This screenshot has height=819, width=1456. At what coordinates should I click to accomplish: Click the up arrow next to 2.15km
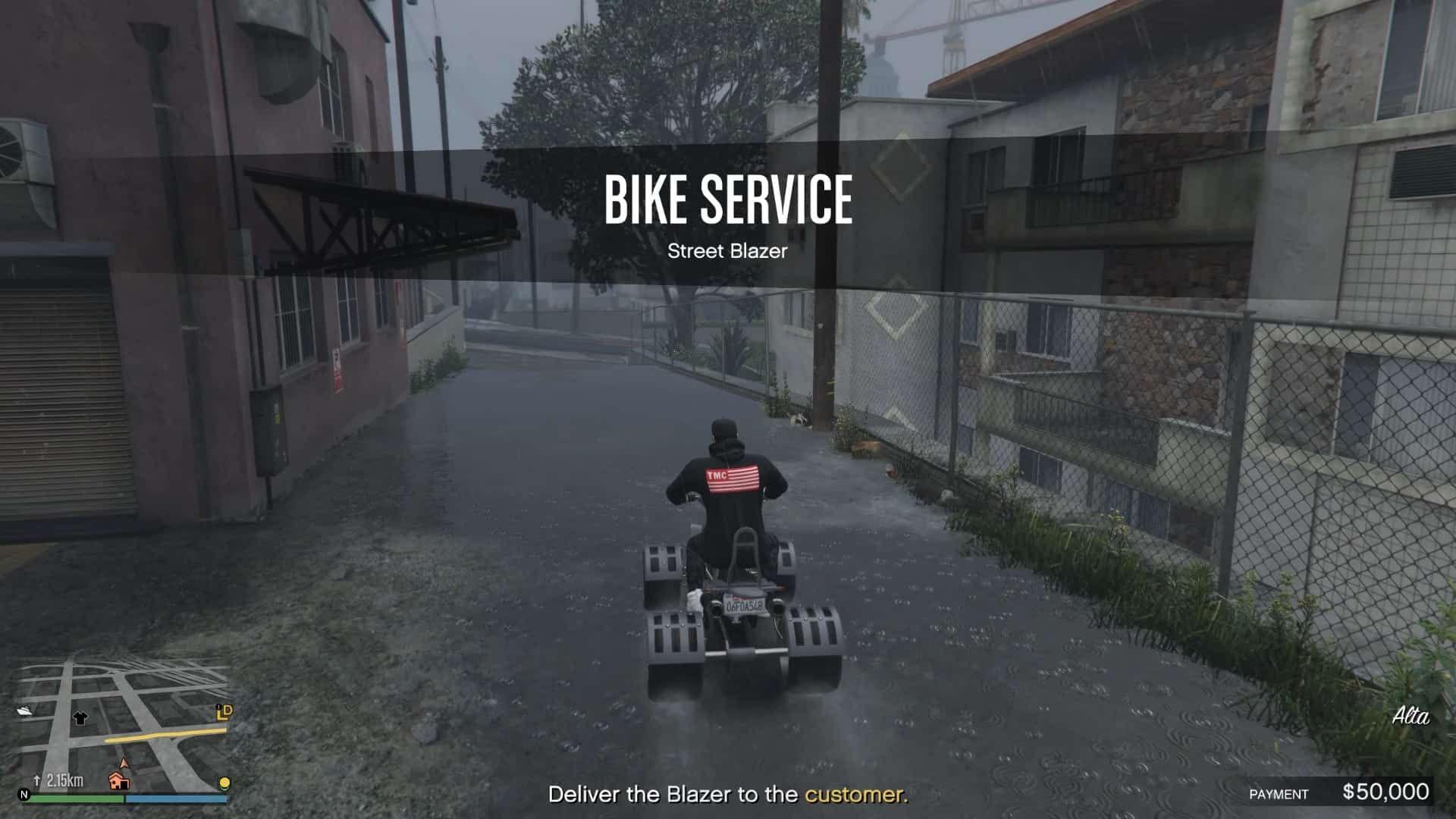point(37,780)
